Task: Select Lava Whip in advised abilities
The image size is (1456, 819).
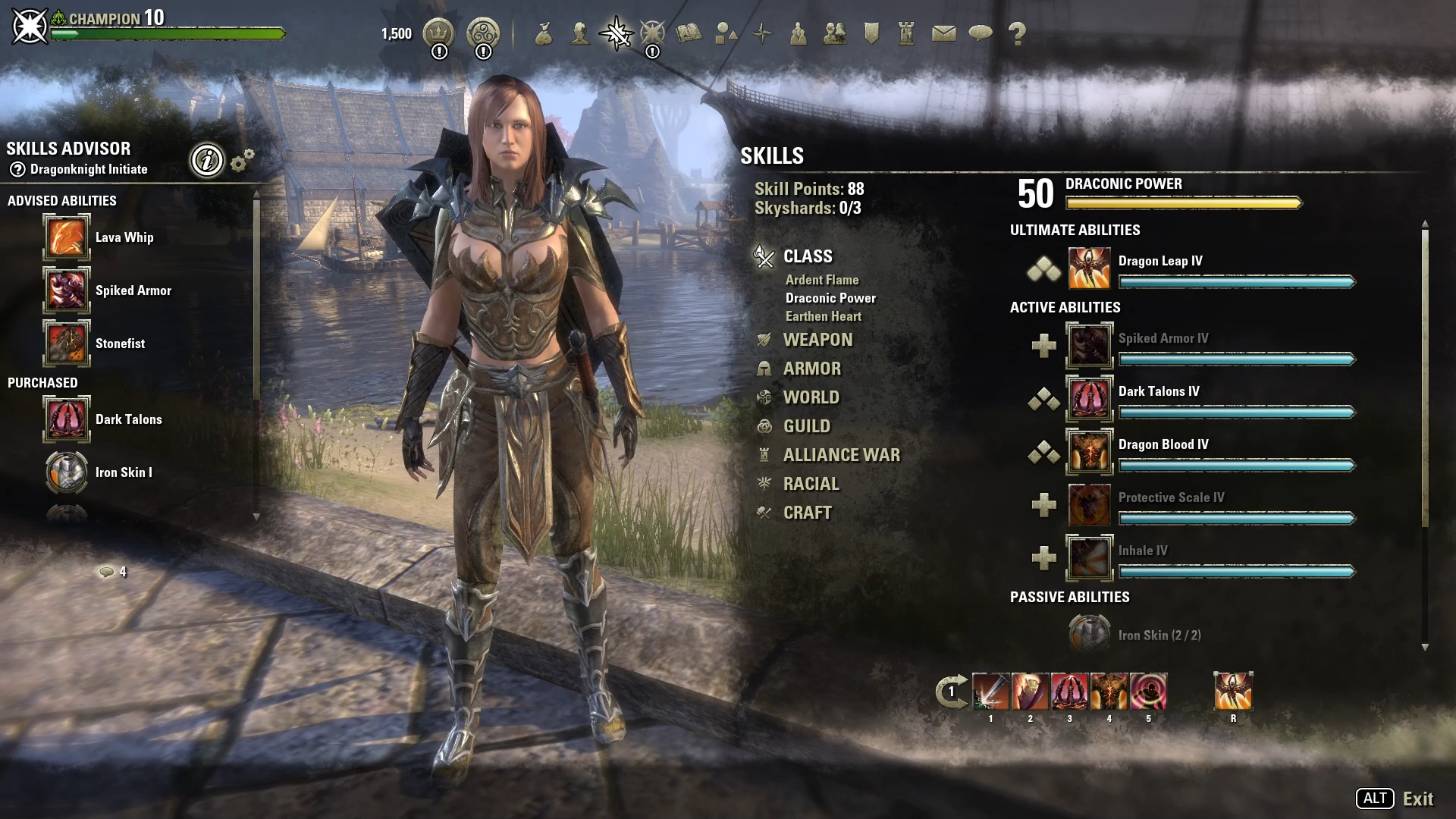Action: coord(67,237)
